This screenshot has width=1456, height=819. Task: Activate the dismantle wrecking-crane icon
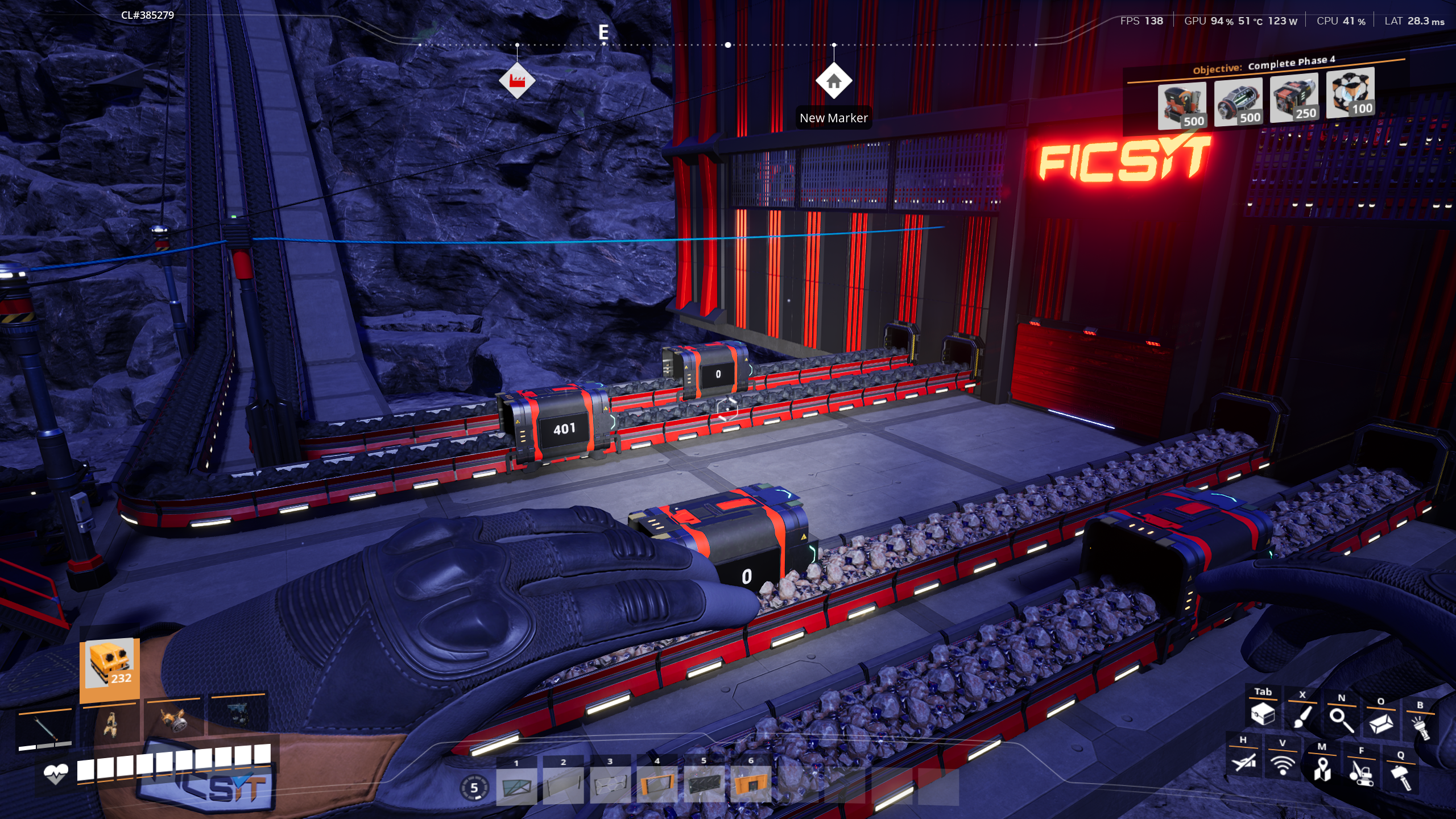[x=1361, y=773]
